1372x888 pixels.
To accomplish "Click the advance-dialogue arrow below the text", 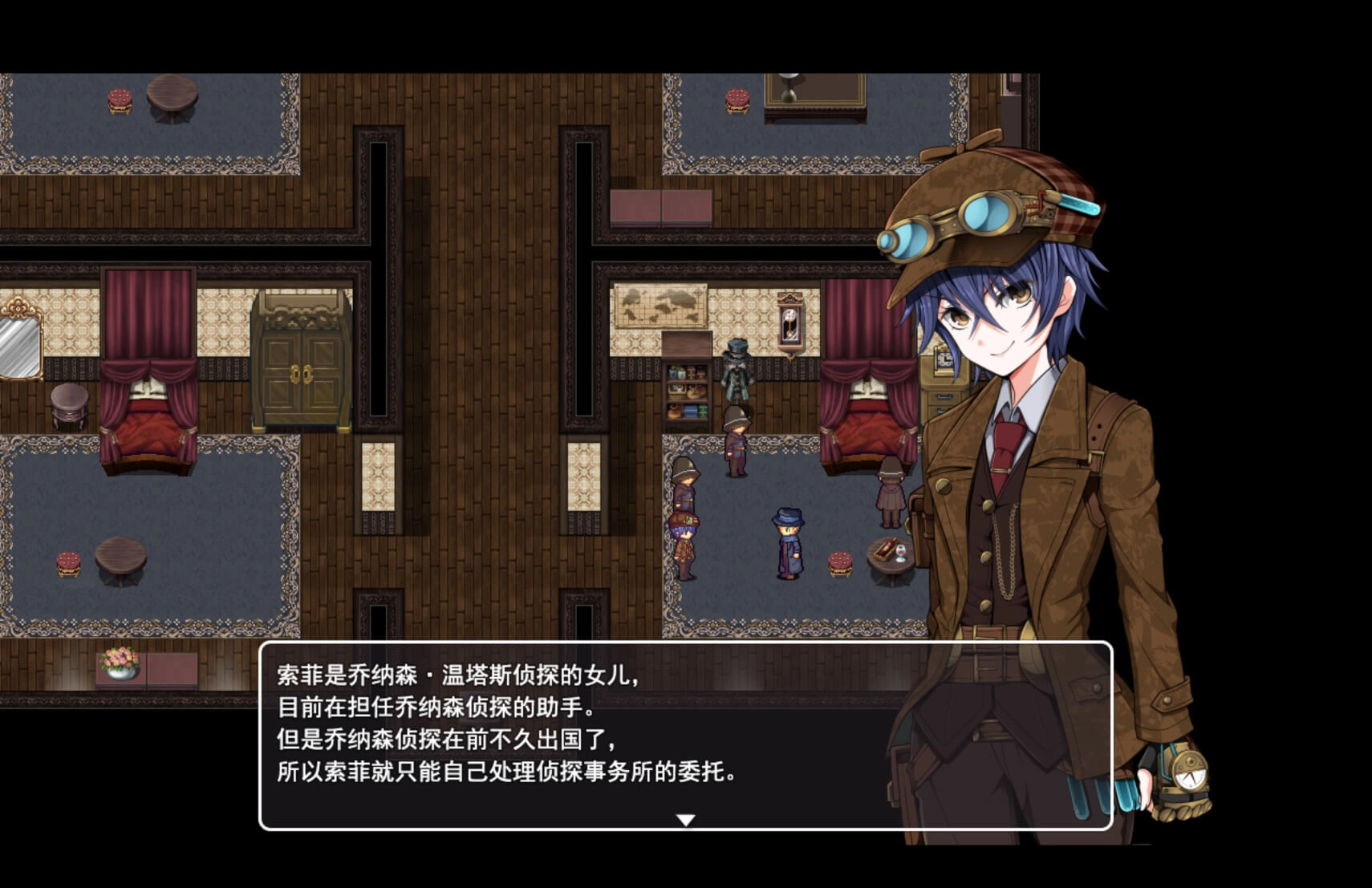I will click(x=686, y=820).
